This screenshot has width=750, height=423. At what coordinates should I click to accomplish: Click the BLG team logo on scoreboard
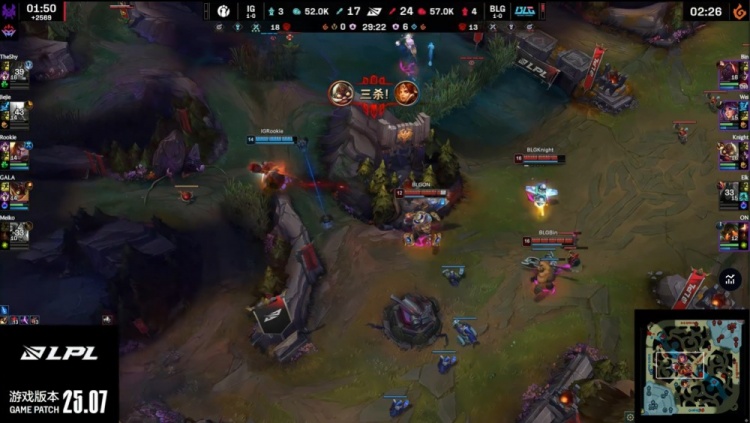point(525,11)
